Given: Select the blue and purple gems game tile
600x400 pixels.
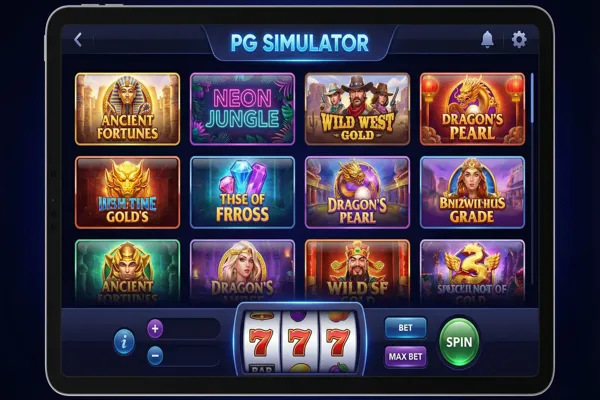Looking at the screenshot, I should (x=242, y=192).
